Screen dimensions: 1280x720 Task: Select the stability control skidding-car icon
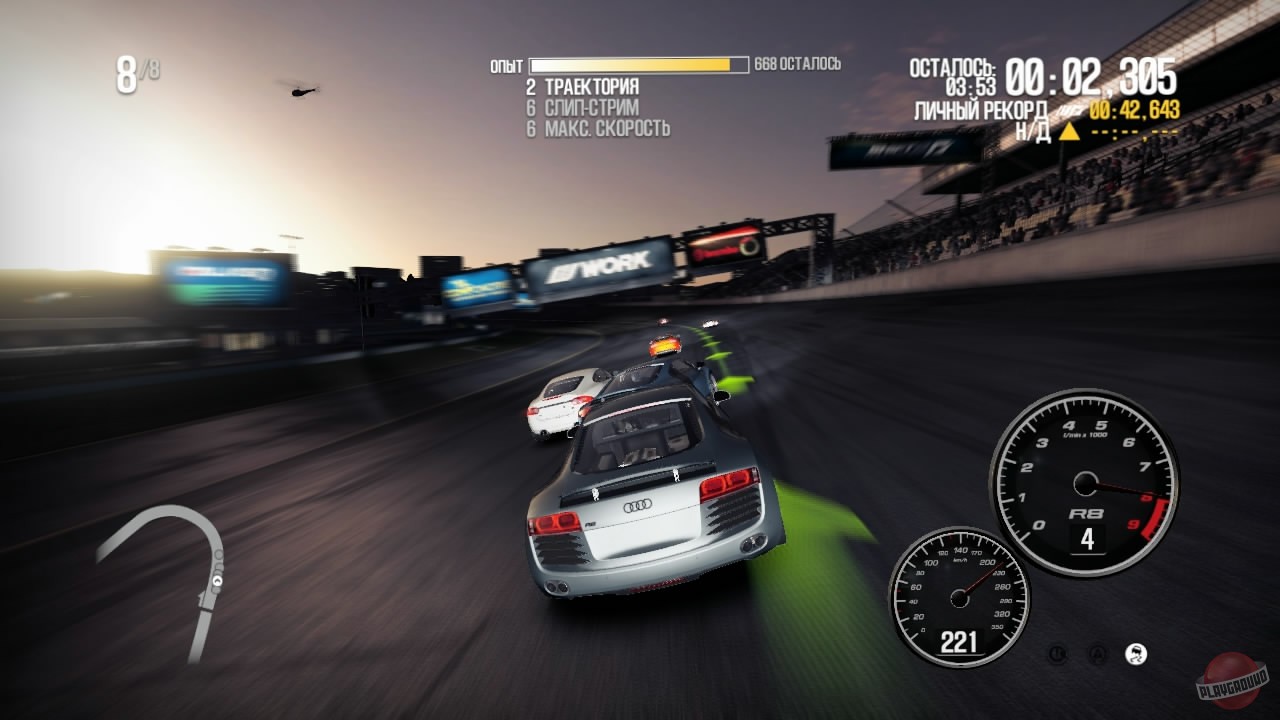pos(1136,654)
